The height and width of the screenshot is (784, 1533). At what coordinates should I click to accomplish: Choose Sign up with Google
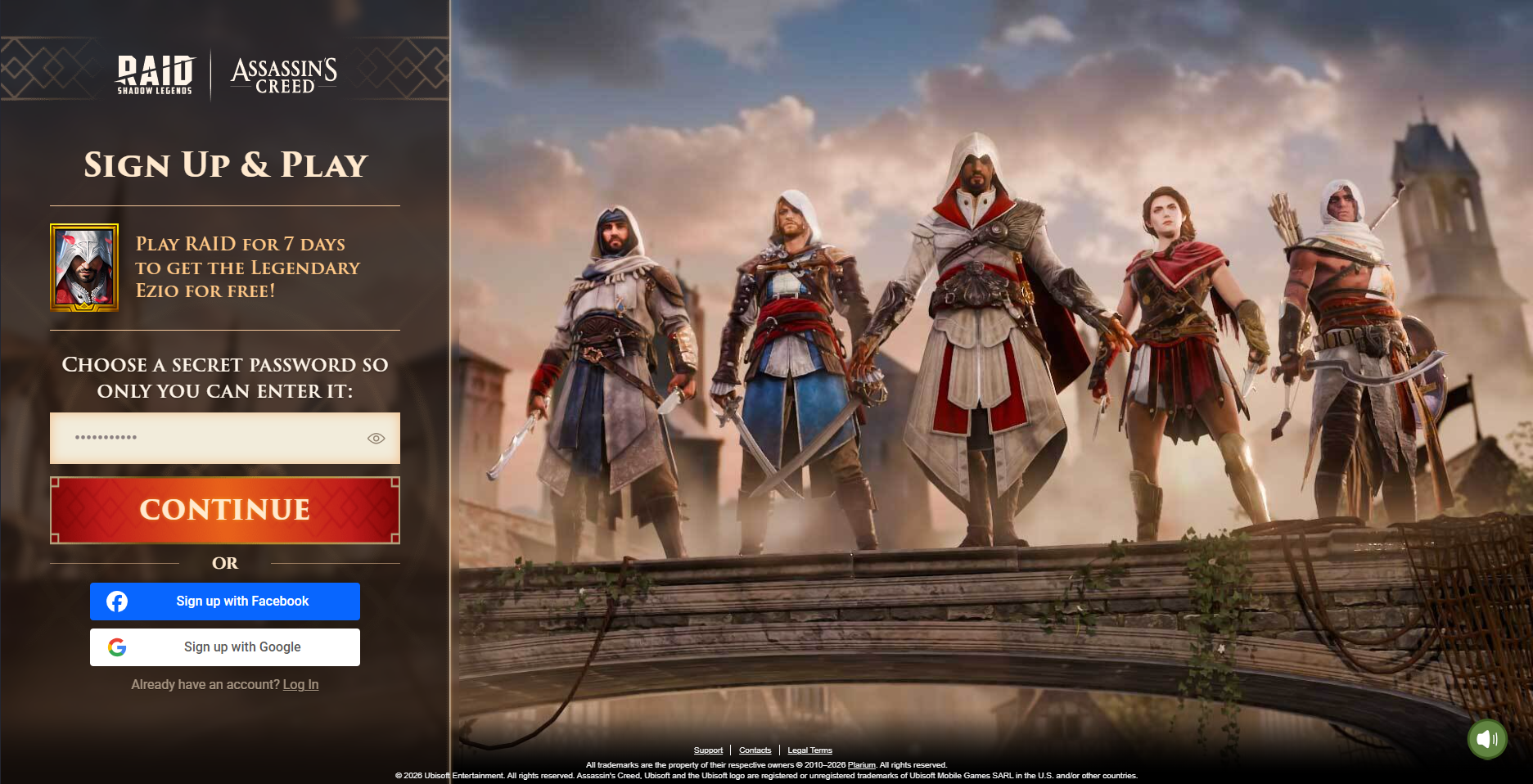click(x=225, y=647)
